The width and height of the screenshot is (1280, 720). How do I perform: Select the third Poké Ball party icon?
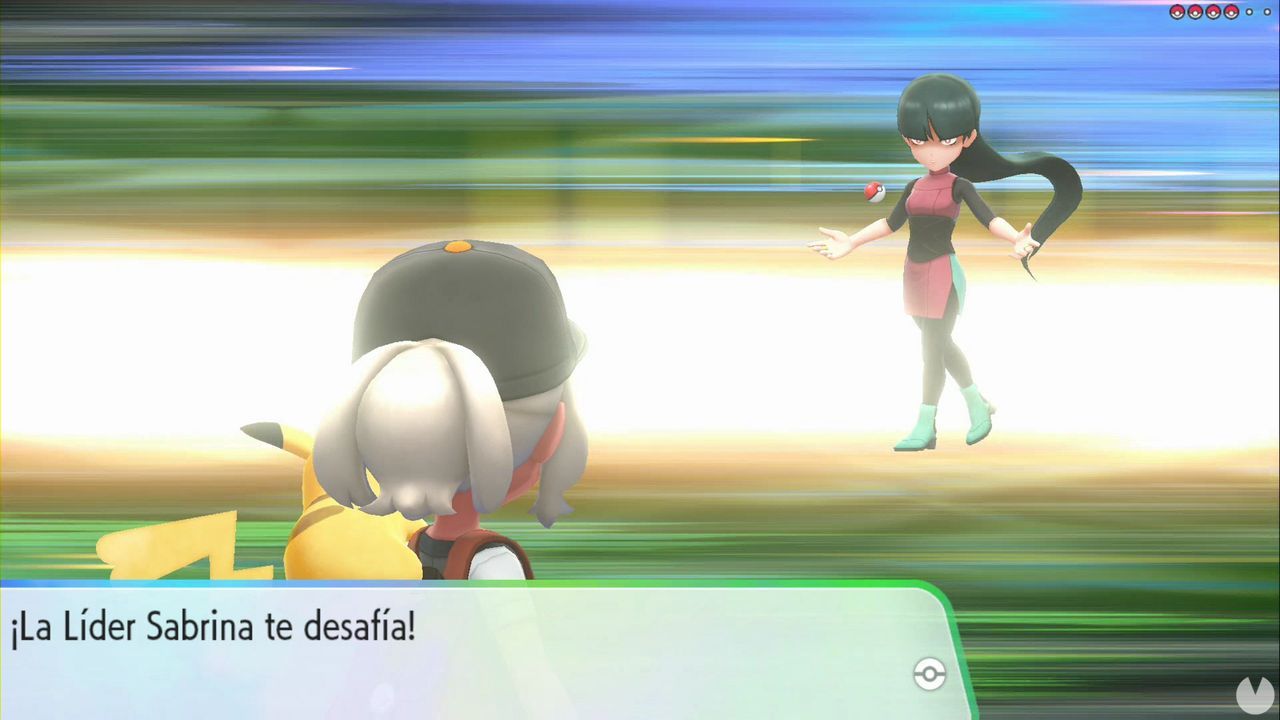[1212, 12]
